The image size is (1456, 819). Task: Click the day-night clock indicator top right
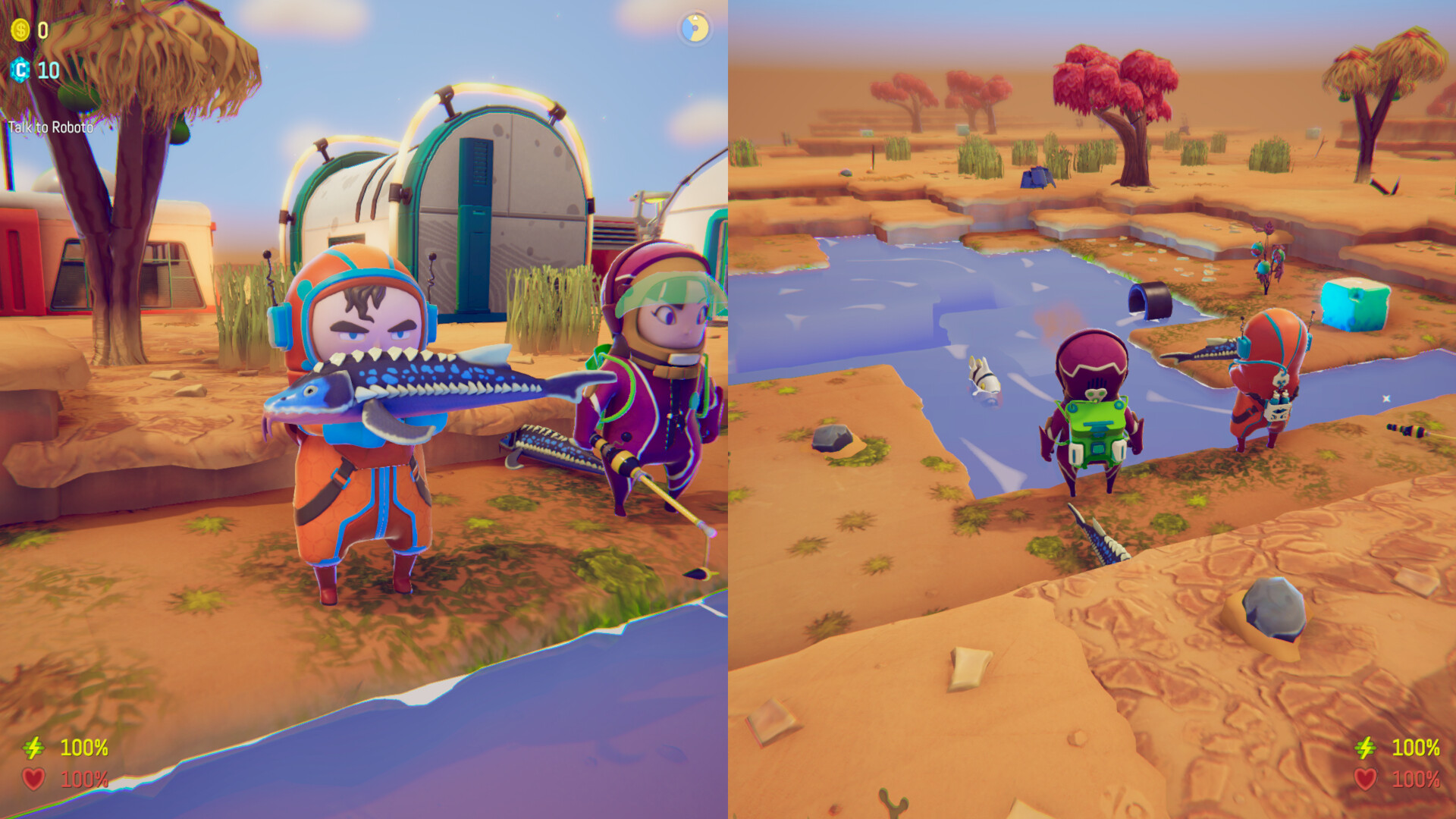pos(696,27)
